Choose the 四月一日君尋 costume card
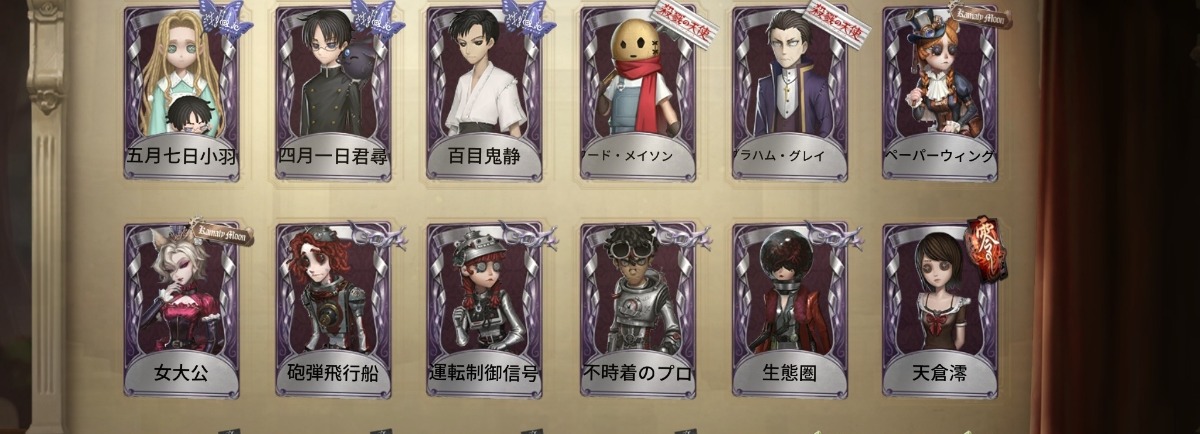This screenshot has height=434, width=1200. pyautogui.click(x=334, y=93)
